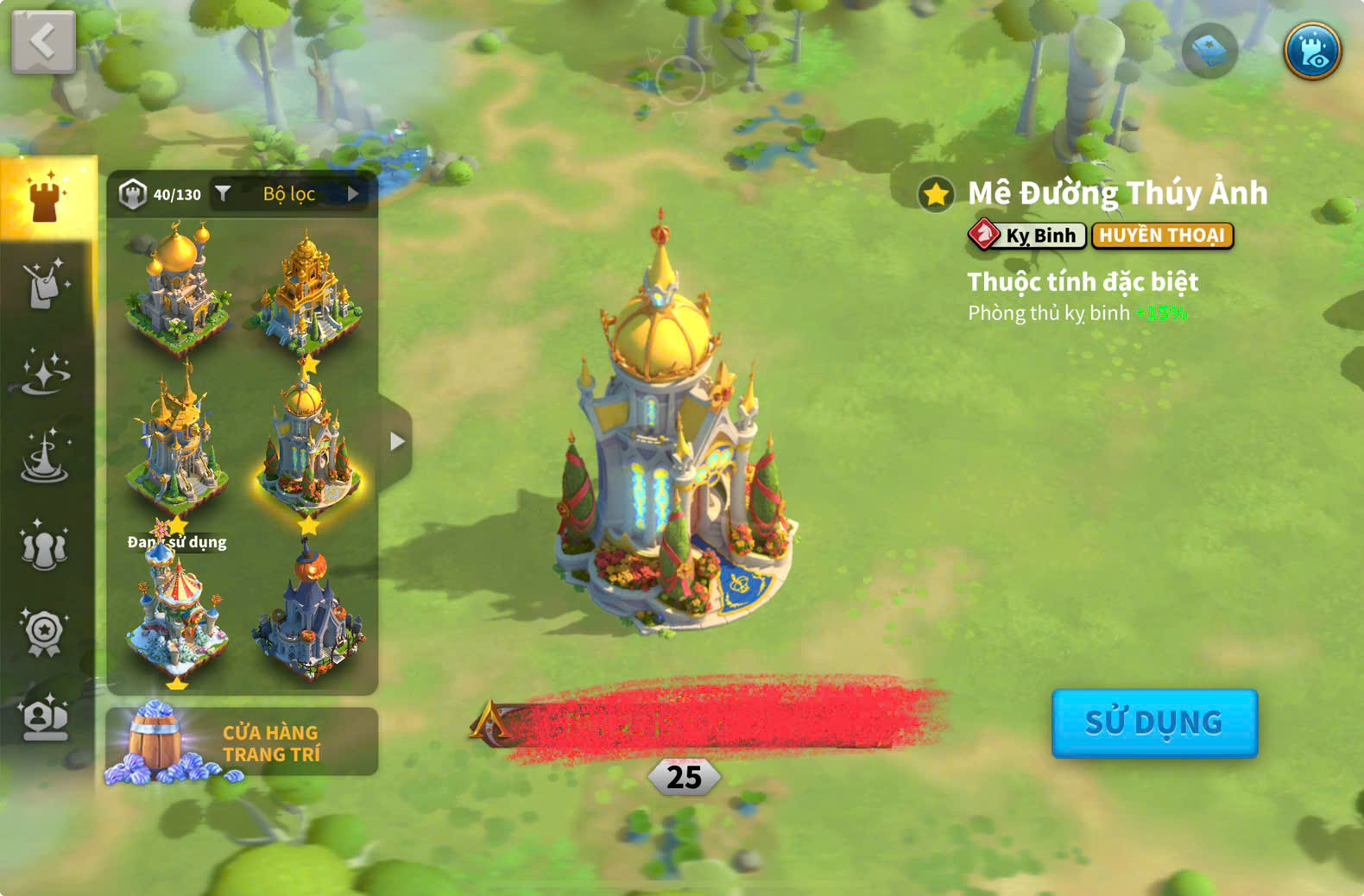Switch to the dog tag tab
Screen dimensions: 1364x896
[45, 285]
